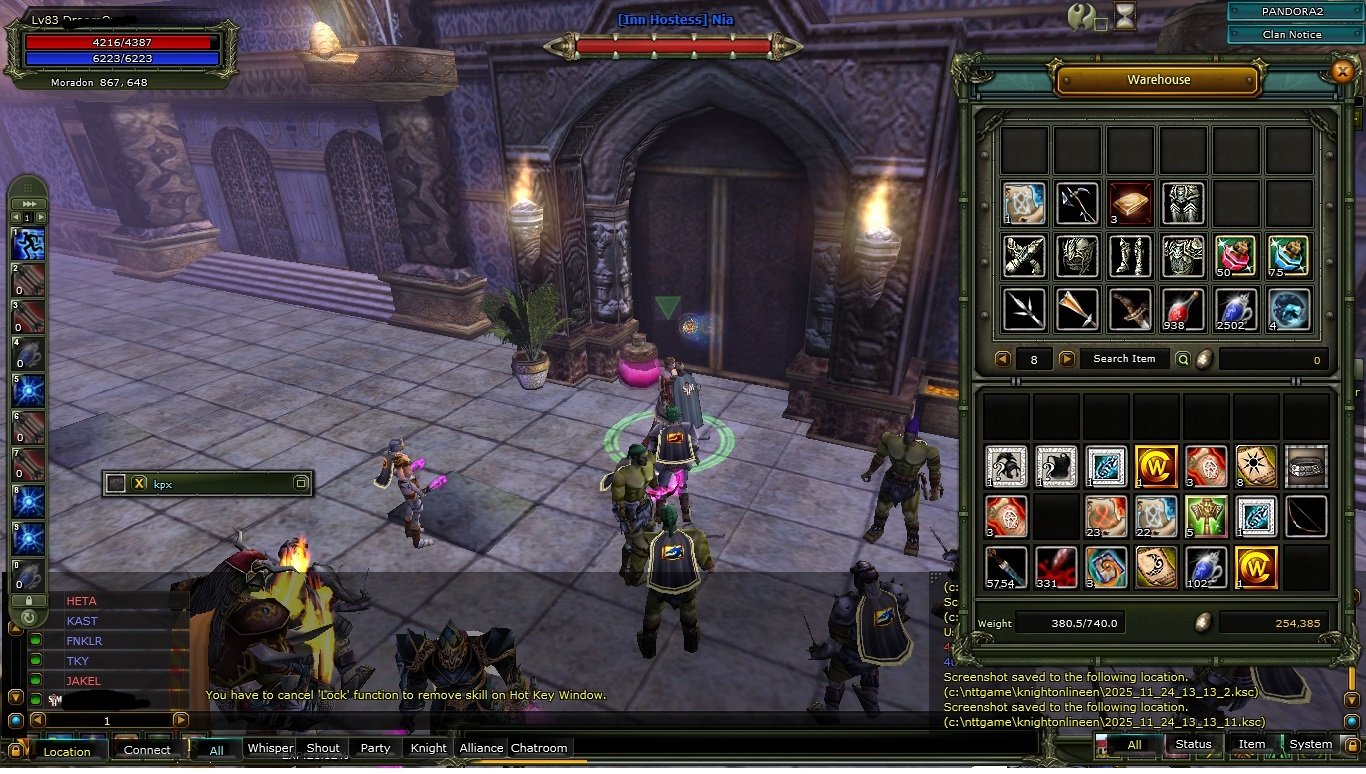The width and height of the screenshot is (1366, 774).
Task: Switch chat to the Whisper tab
Action: pos(270,748)
